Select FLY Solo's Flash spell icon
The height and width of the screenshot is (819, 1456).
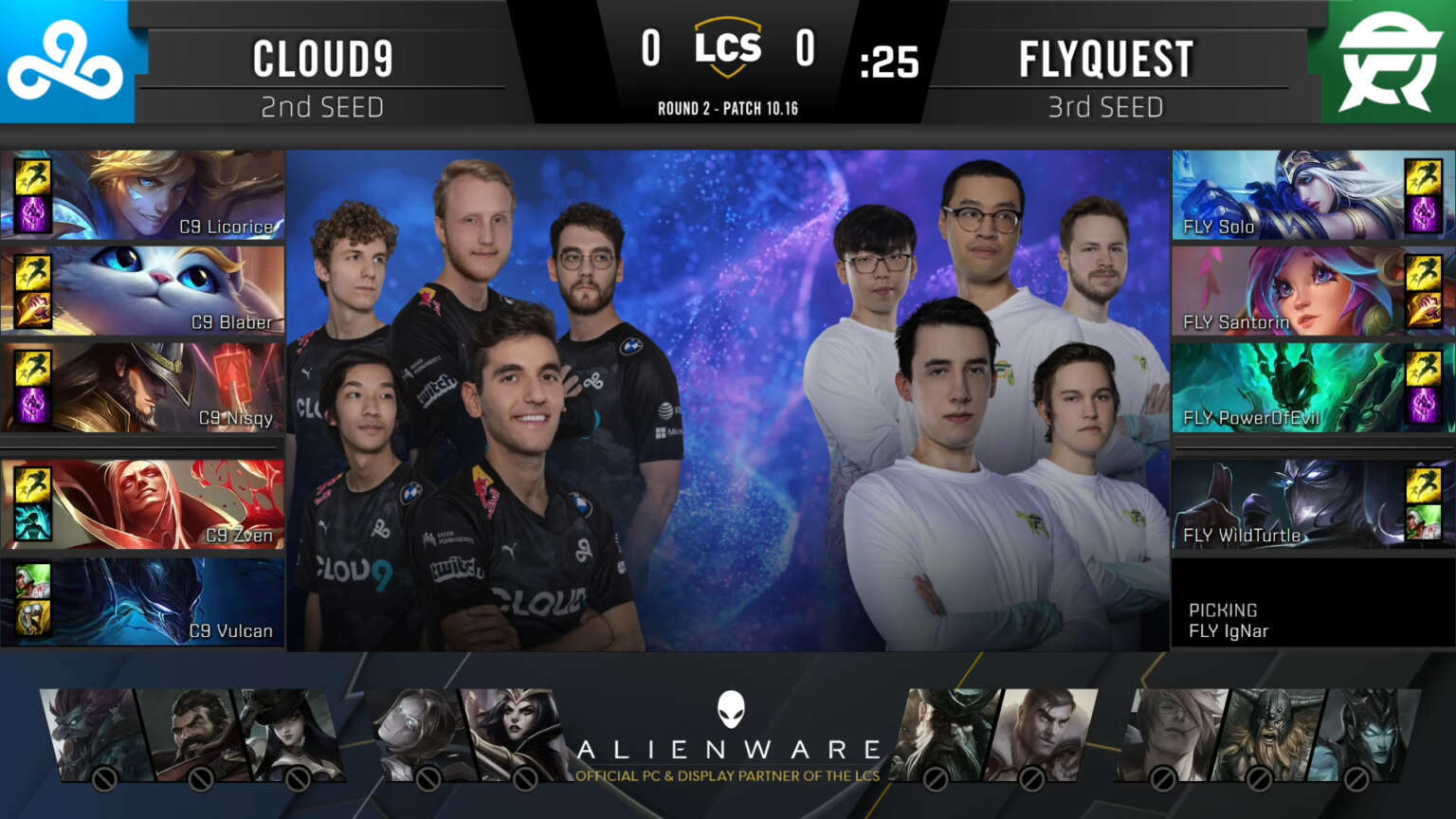(x=1425, y=177)
